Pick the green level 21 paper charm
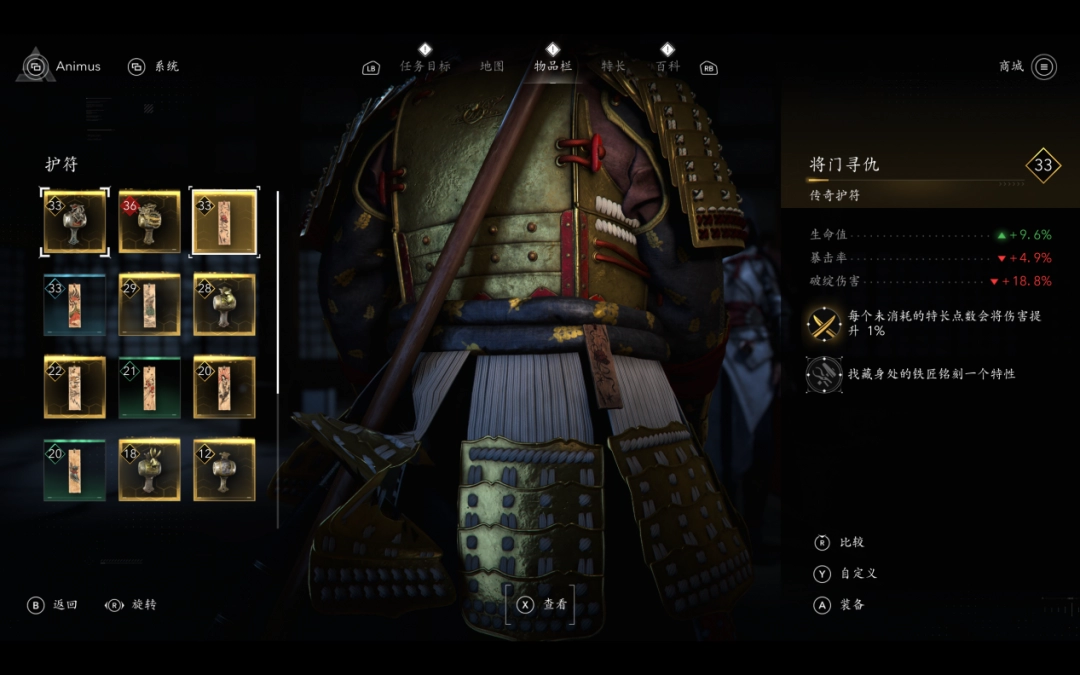This screenshot has height=675, width=1080. click(150, 387)
